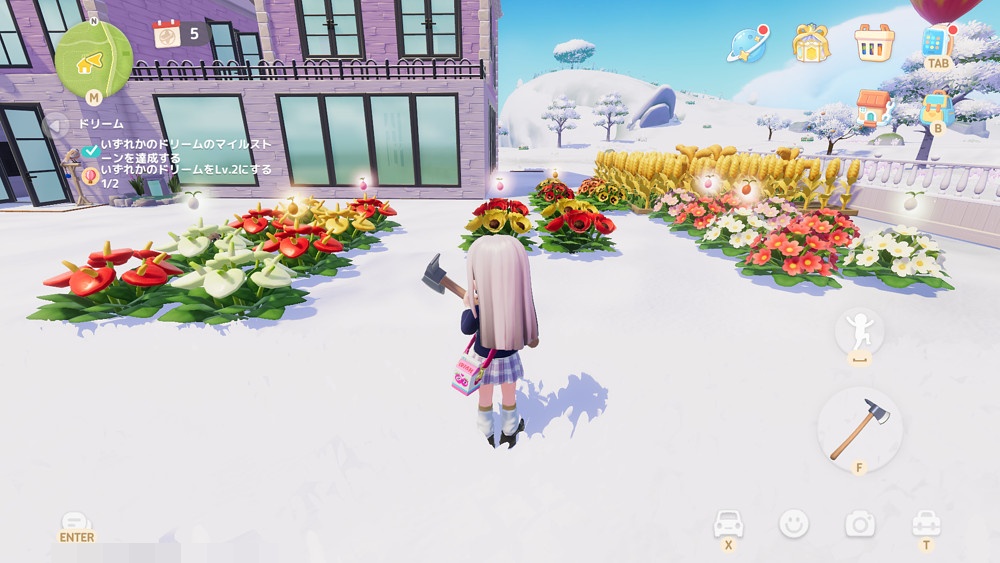Use the axe tool button
The image size is (1000, 563).
(859, 429)
